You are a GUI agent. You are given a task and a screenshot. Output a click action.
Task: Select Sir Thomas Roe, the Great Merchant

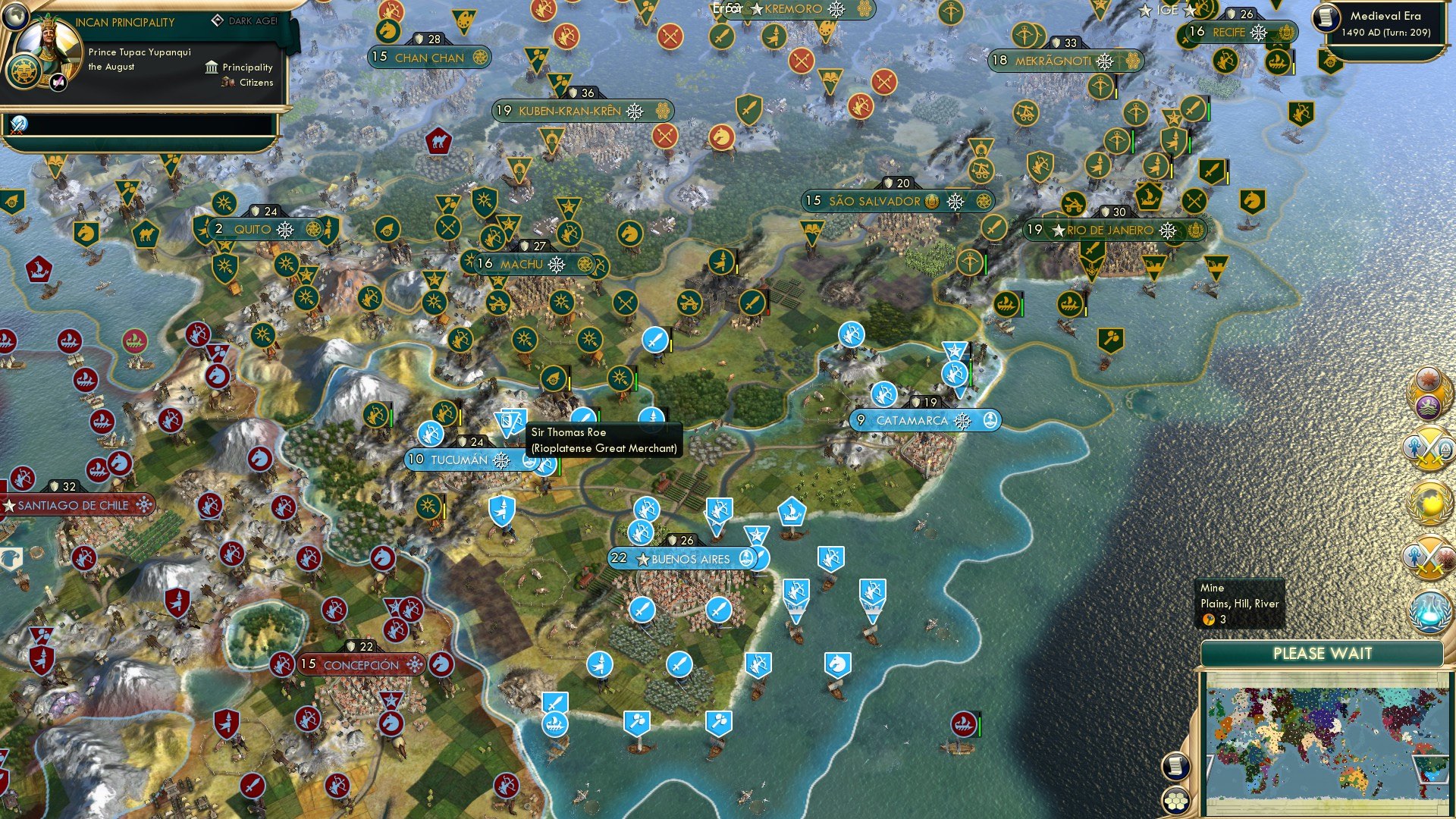coord(510,422)
